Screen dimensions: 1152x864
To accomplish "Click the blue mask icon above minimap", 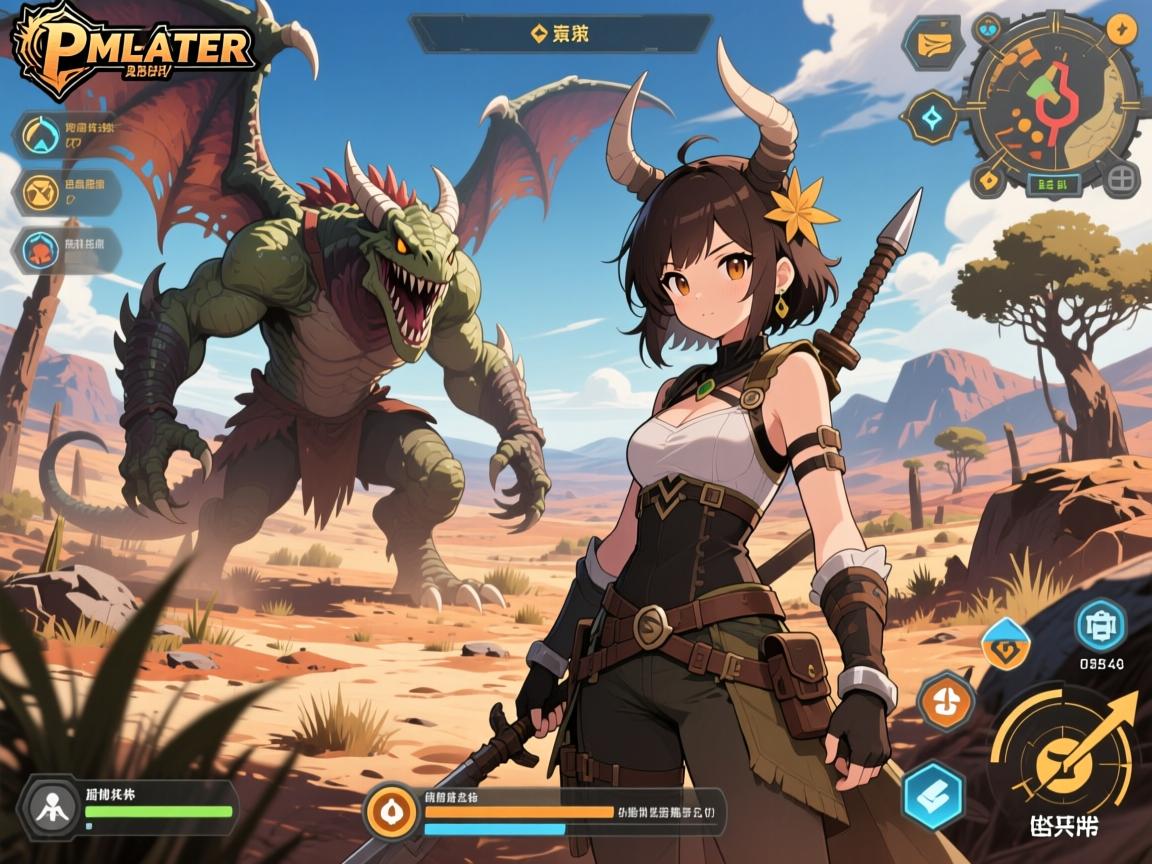I will (x=988, y=27).
